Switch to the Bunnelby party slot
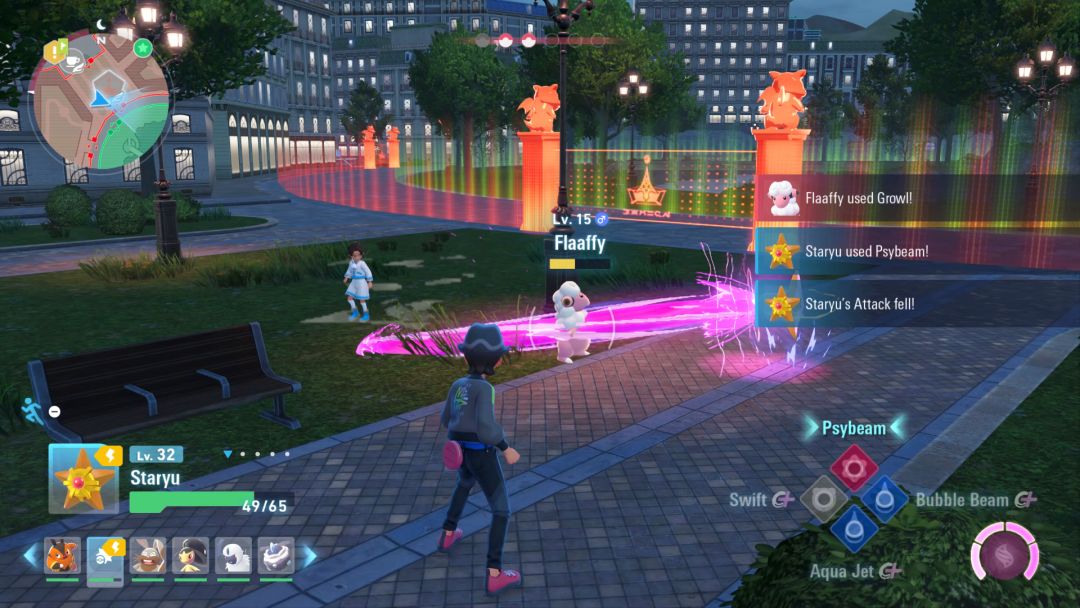Image resolution: width=1080 pixels, height=608 pixels. point(148,556)
